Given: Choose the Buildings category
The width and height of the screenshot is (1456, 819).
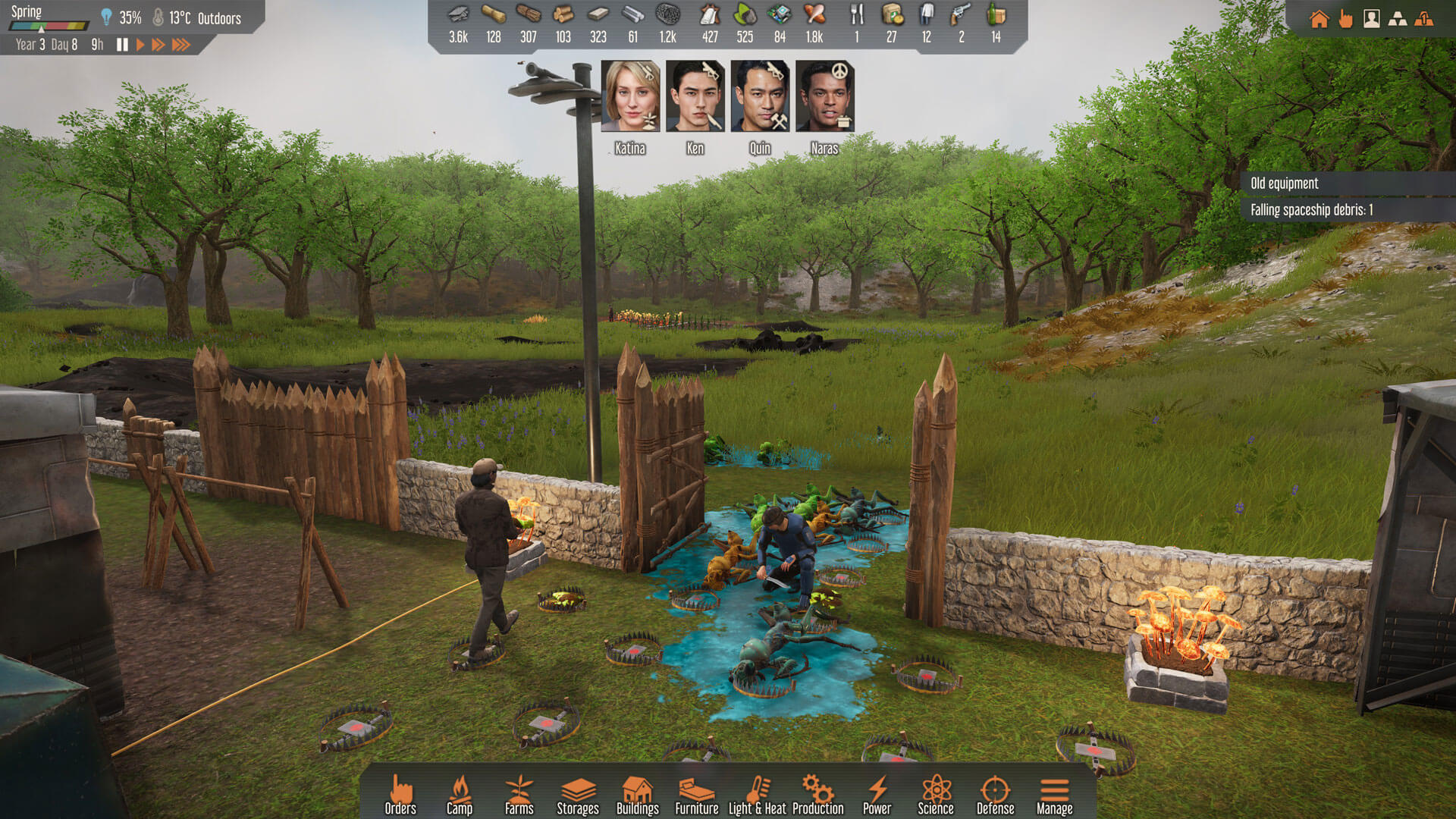Looking at the screenshot, I should (x=637, y=794).
